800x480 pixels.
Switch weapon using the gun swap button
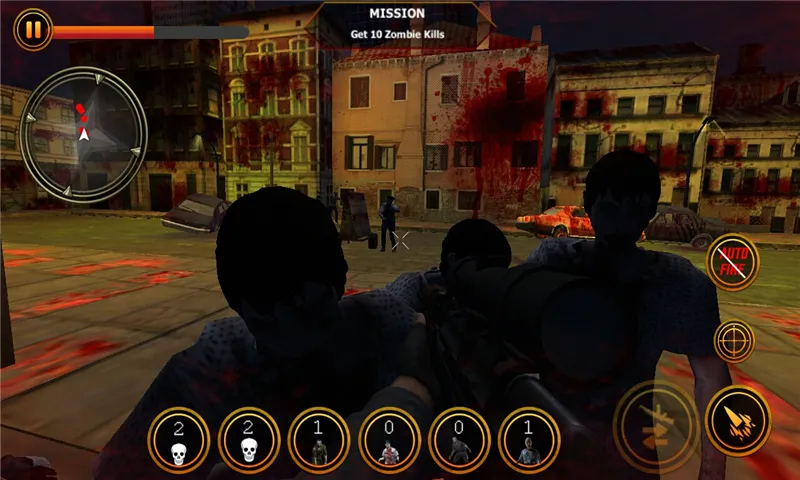[656, 420]
